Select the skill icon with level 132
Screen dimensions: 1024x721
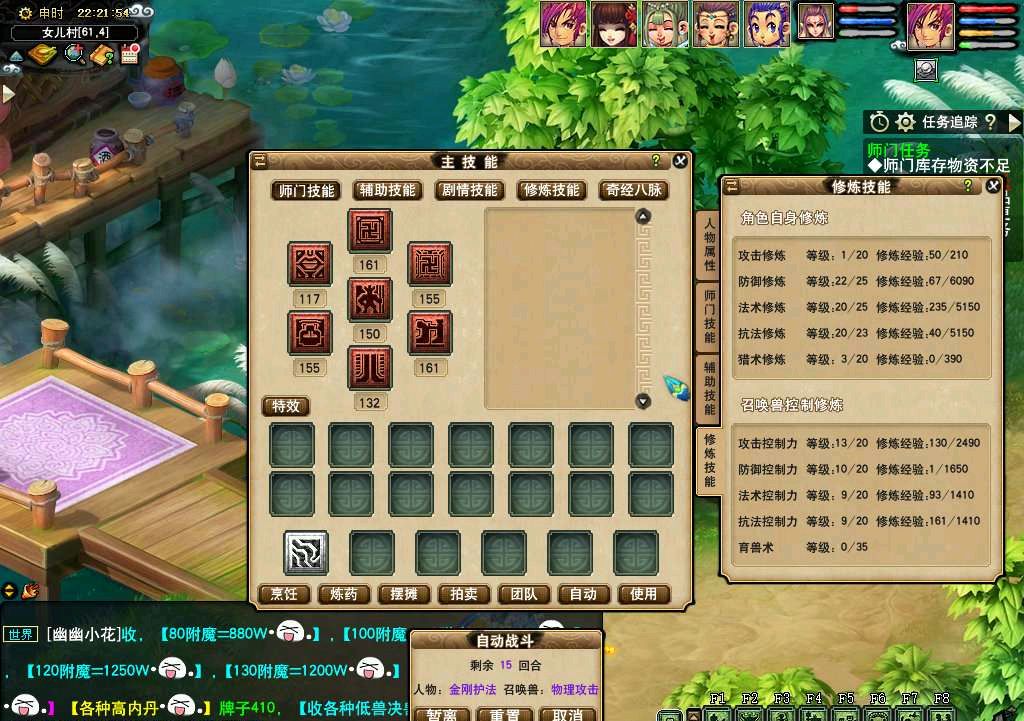coord(370,368)
